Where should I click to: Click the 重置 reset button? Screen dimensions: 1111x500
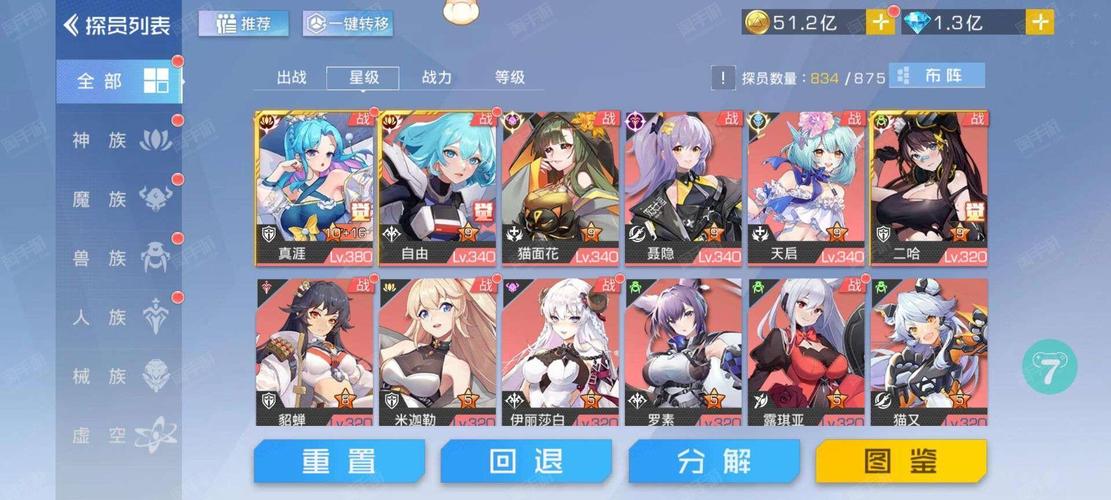click(x=339, y=461)
